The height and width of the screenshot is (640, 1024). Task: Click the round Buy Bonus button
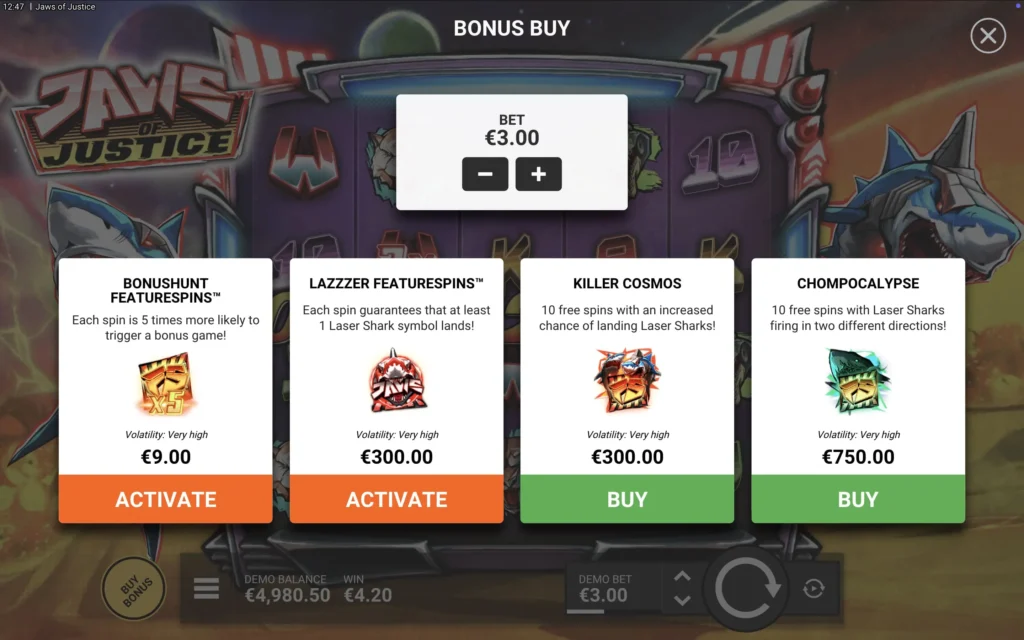coord(134,588)
